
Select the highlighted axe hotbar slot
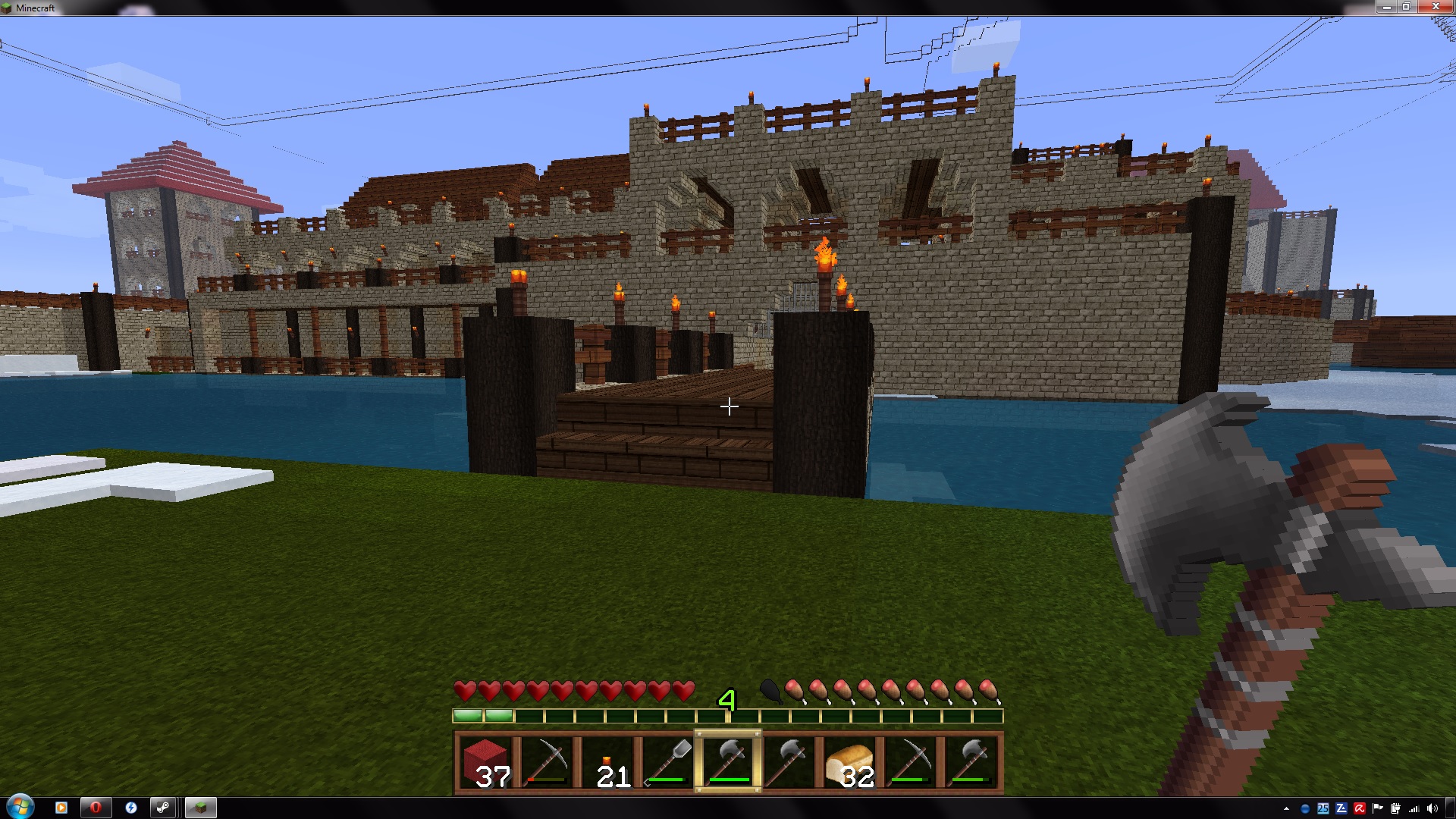728,762
